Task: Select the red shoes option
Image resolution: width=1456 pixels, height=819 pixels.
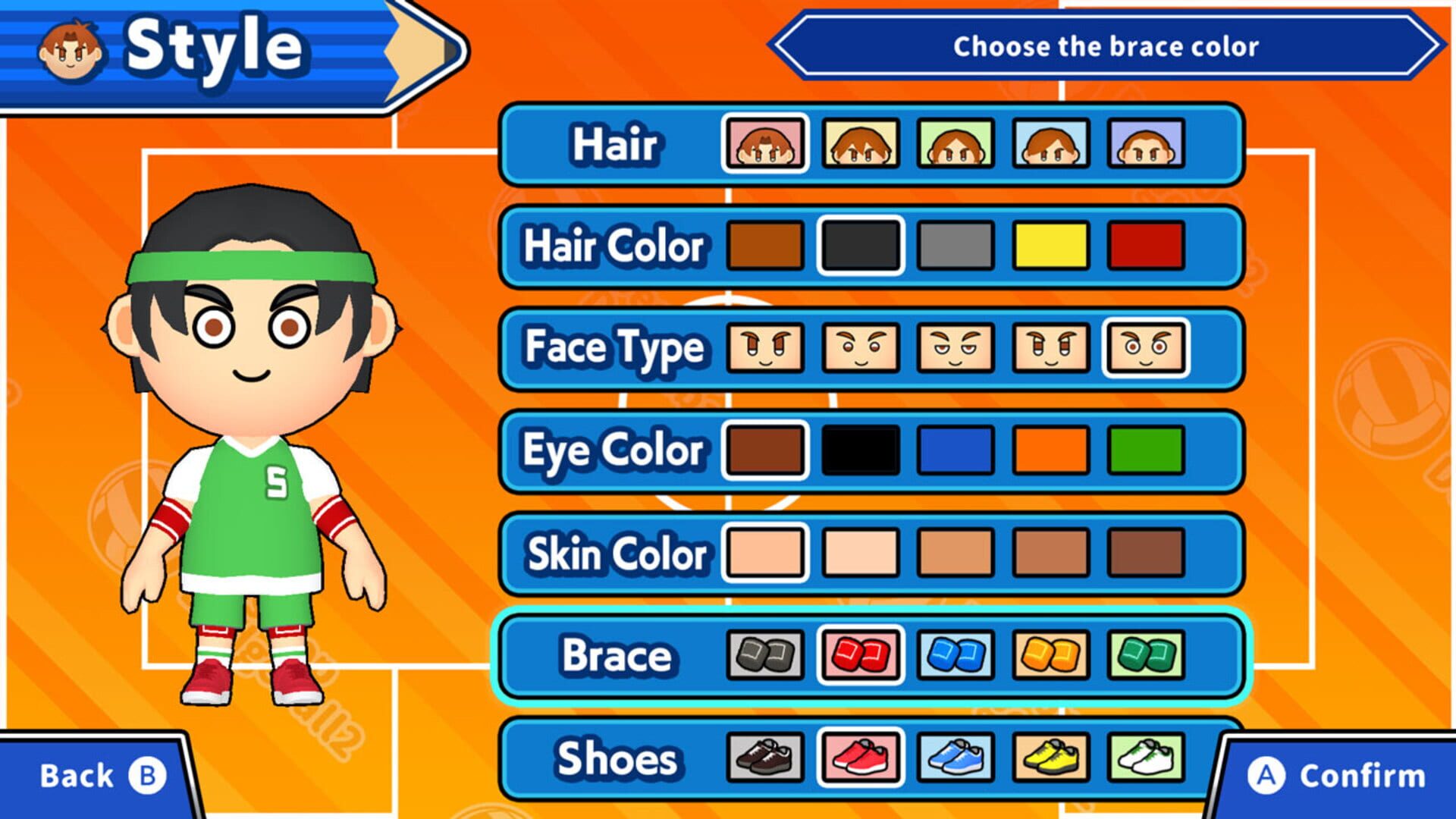Action: pos(861,758)
